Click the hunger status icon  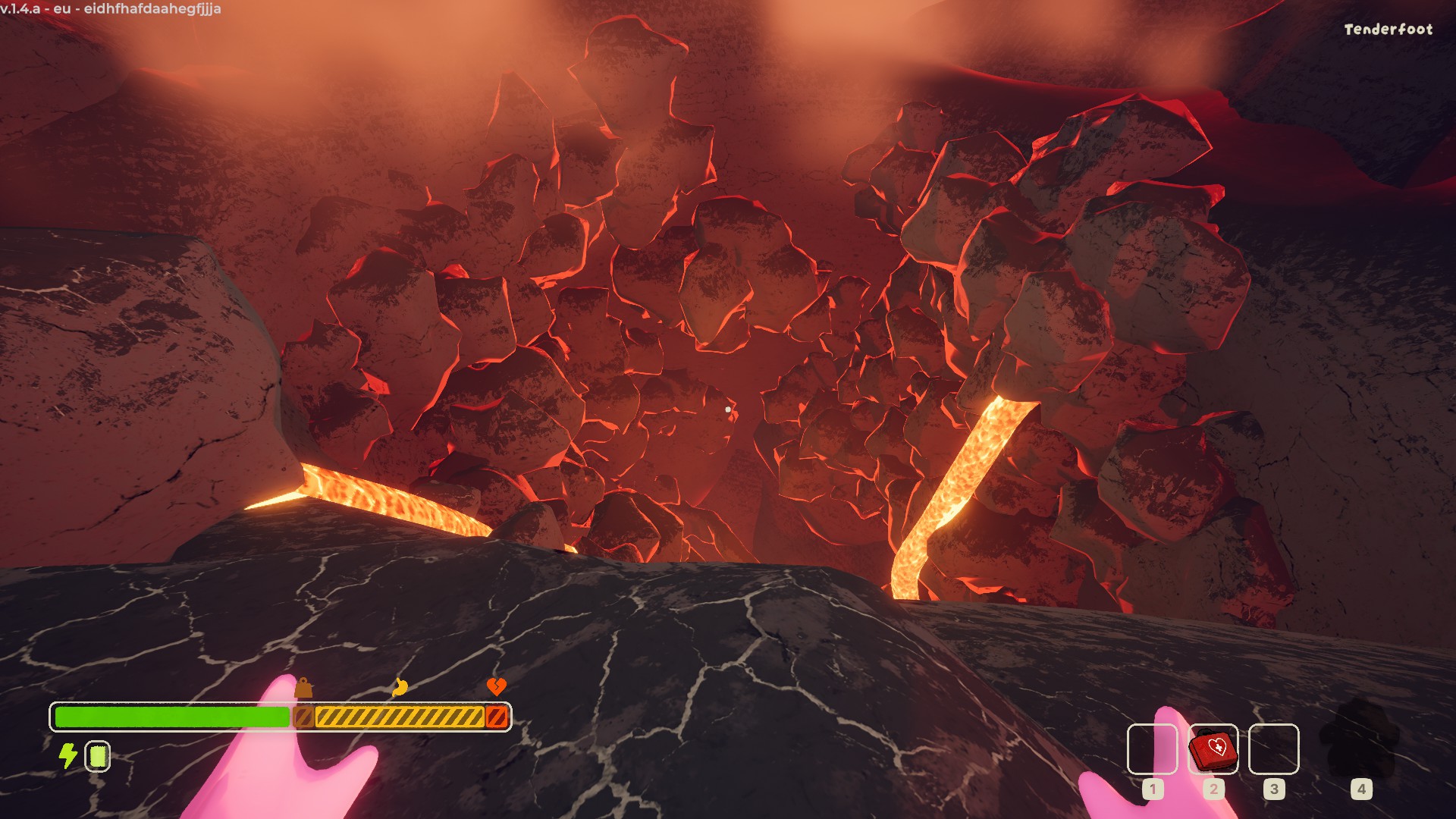tap(400, 687)
